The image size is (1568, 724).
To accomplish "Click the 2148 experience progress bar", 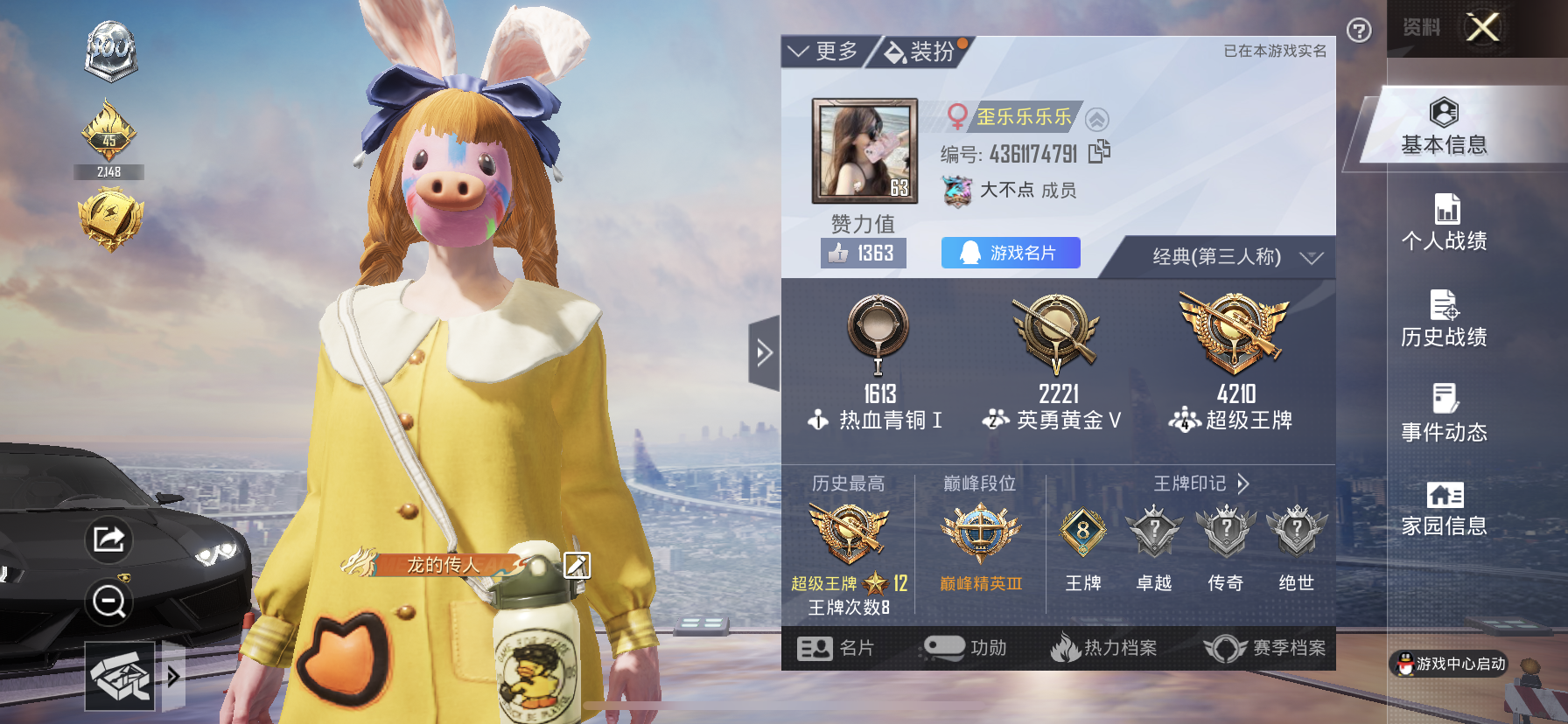I will 110,172.
